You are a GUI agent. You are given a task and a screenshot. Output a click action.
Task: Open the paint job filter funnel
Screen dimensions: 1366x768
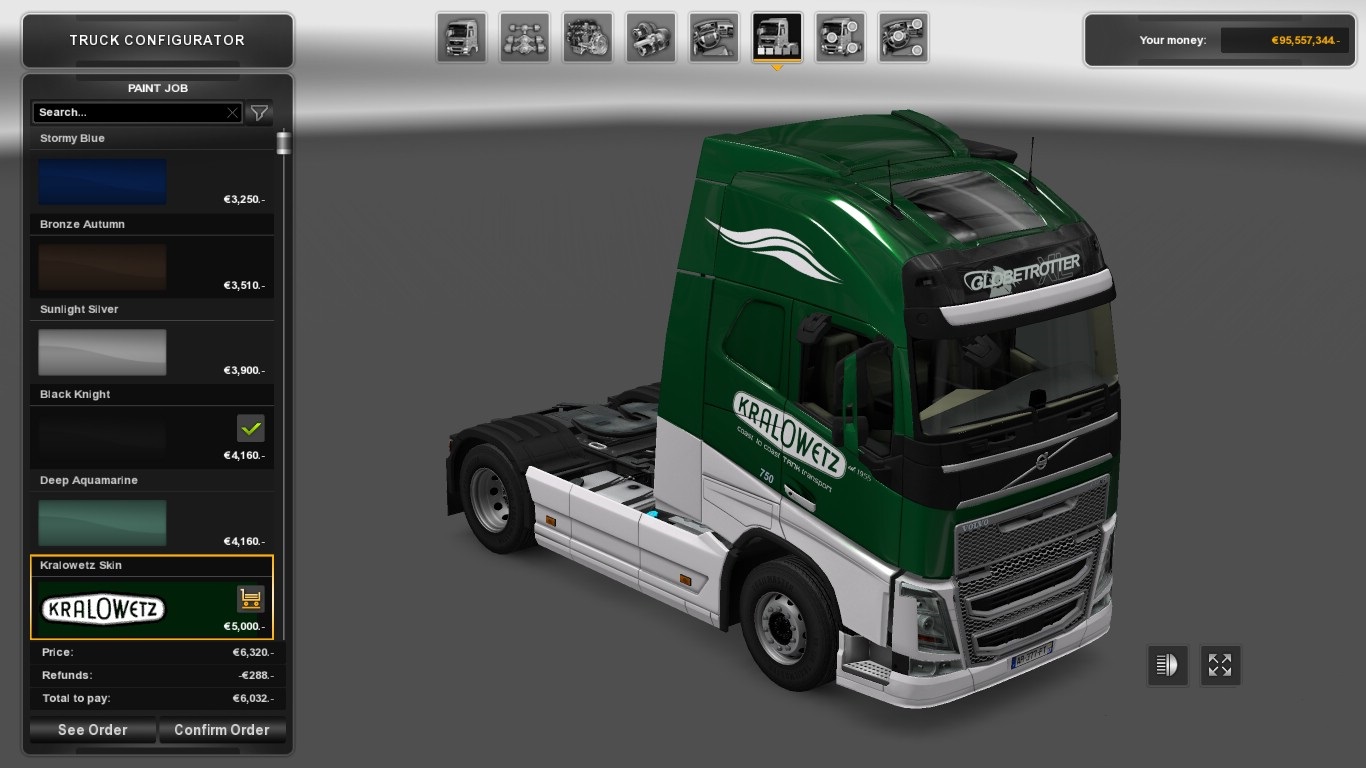259,113
